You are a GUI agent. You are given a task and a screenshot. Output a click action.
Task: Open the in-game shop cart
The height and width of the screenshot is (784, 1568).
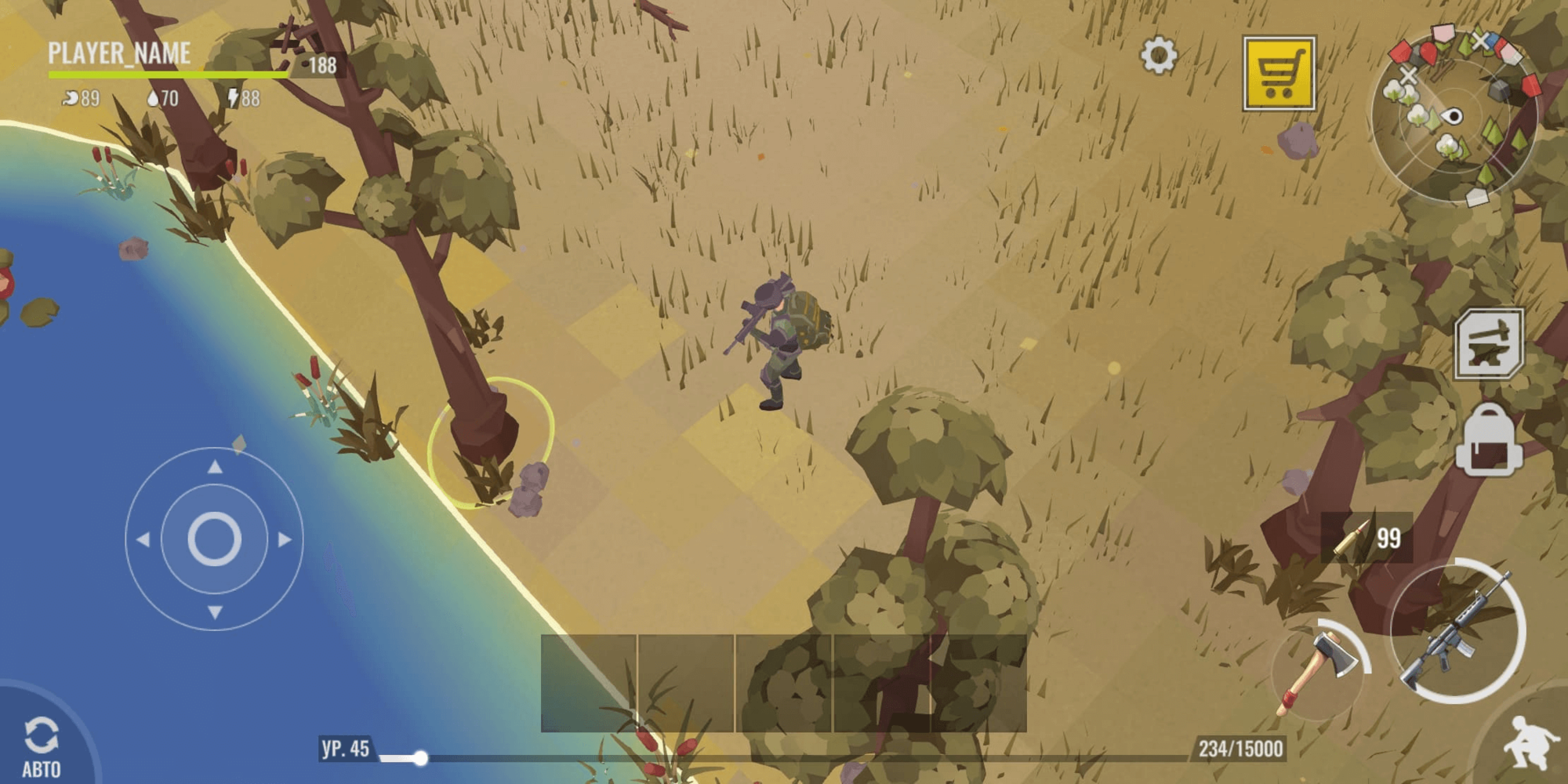pyautogui.click(x=1278, y=73)
